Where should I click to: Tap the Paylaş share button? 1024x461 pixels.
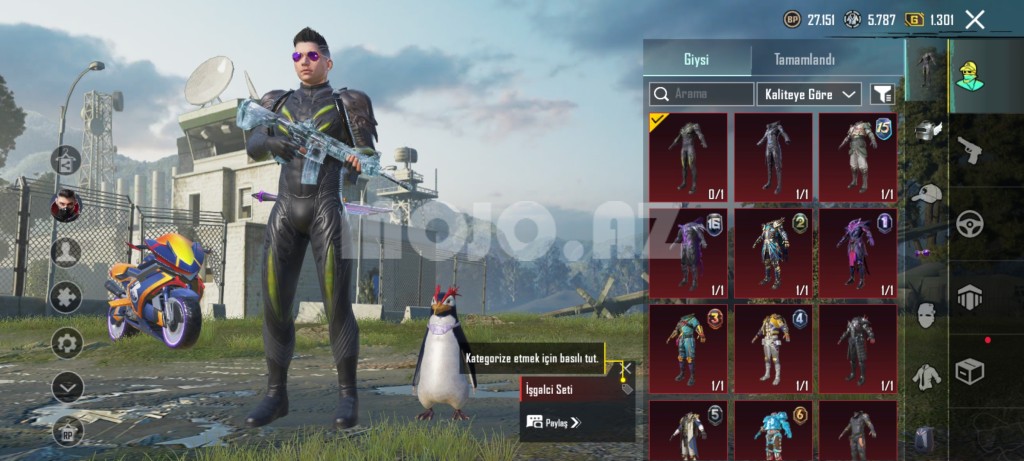[x=554, y=422]
